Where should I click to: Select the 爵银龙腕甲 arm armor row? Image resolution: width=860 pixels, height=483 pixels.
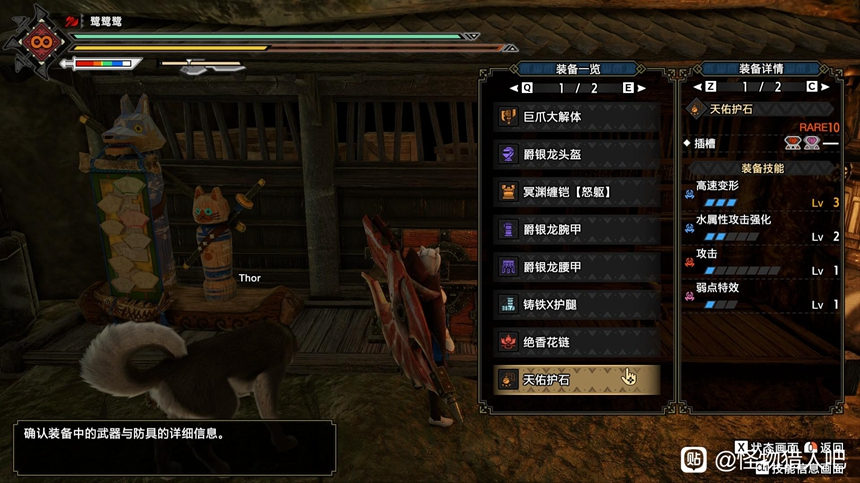pyautogui.click(x=576, y=229)
